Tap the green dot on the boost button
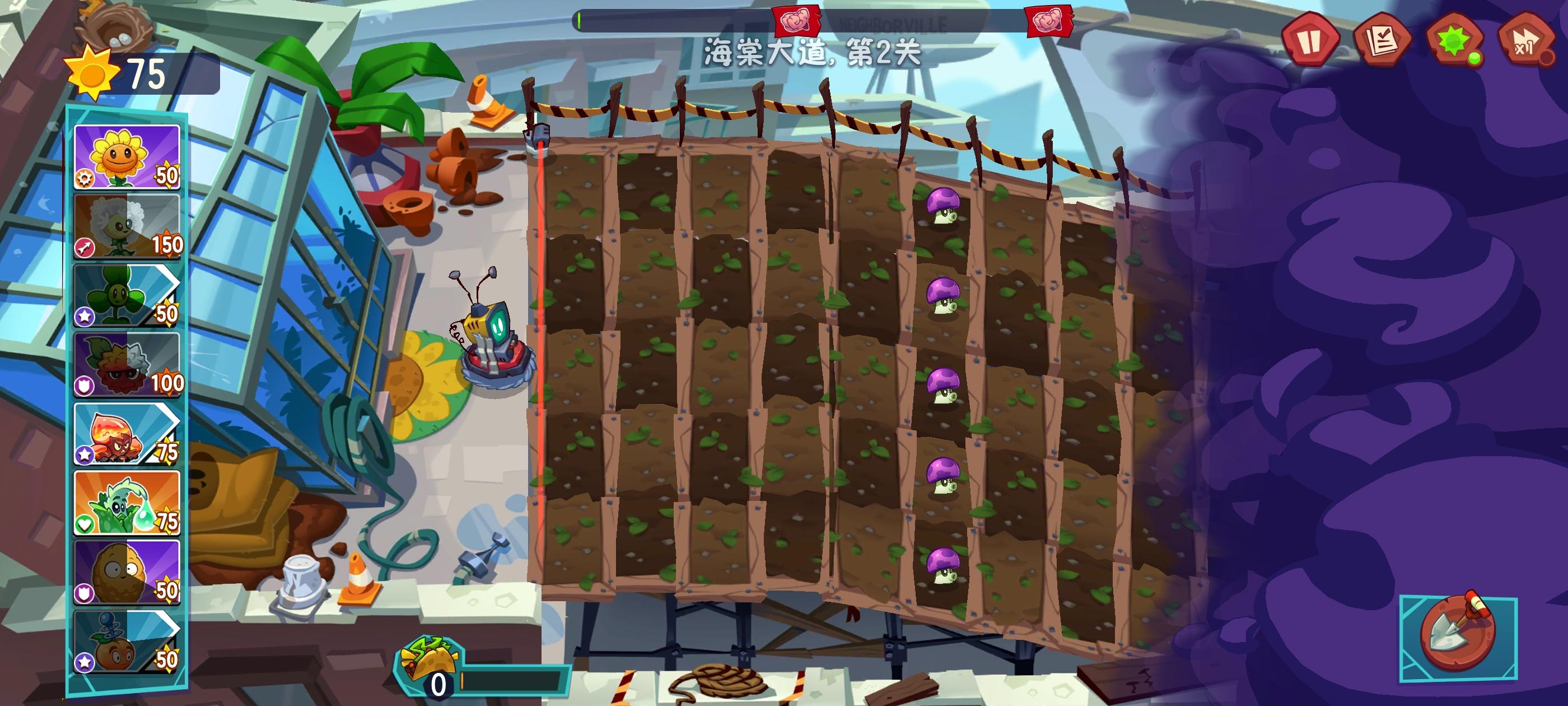The image size is (1568, 706). pyautogui.click(x=1476, y=57)
